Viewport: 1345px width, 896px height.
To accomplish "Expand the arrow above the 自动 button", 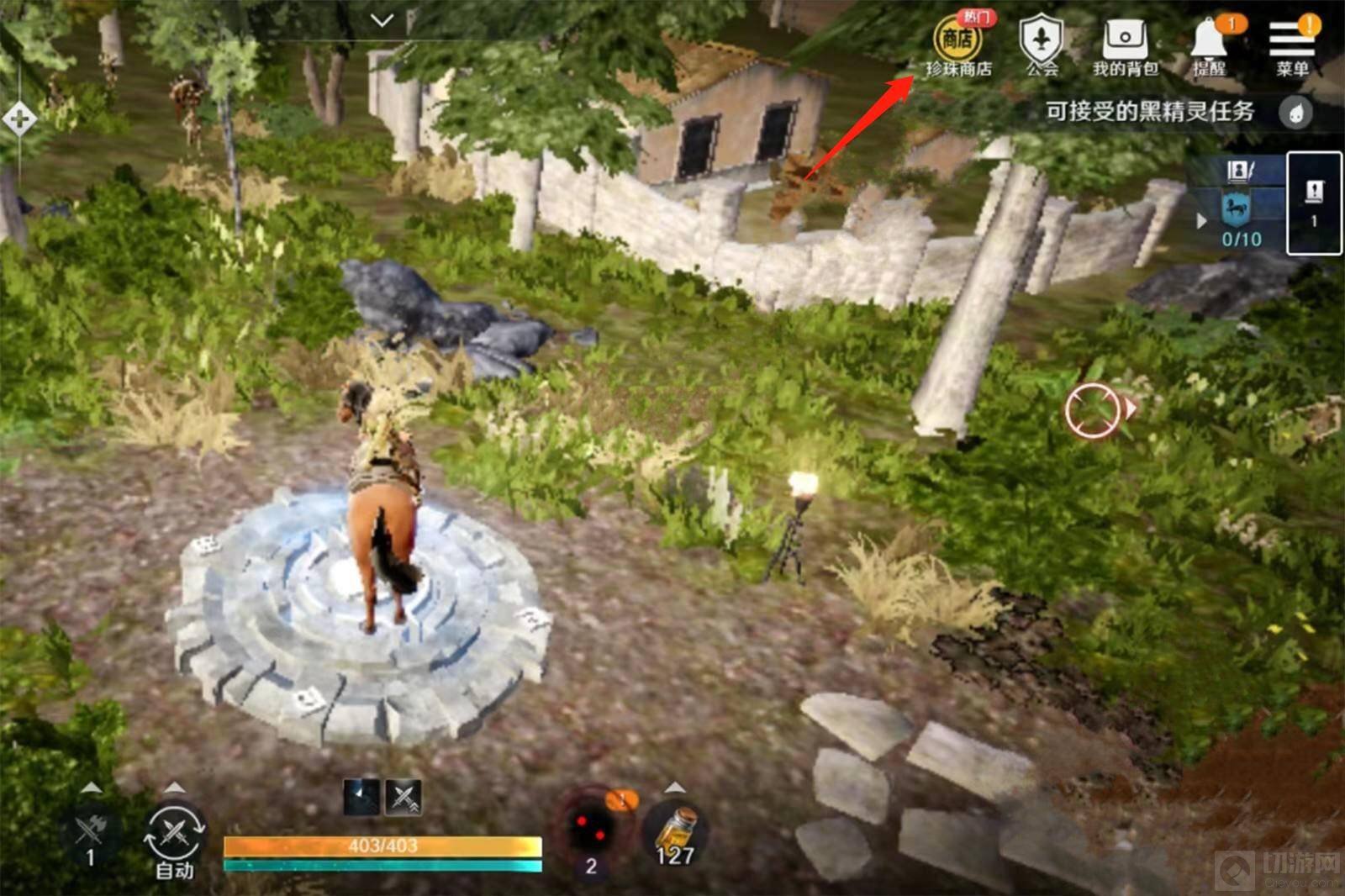I will point(175,788).
